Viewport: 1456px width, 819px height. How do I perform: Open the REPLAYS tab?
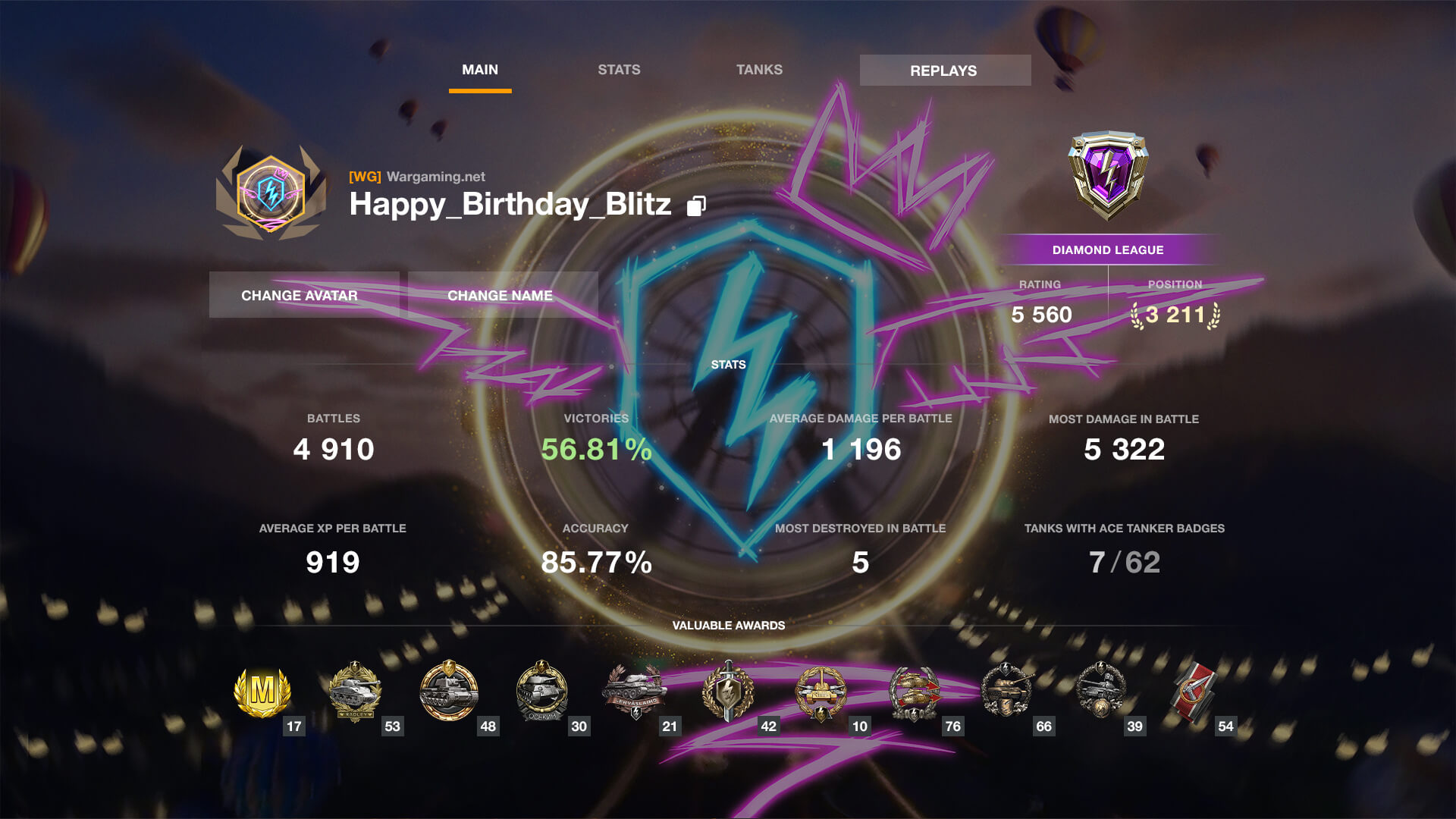point(944,70)
